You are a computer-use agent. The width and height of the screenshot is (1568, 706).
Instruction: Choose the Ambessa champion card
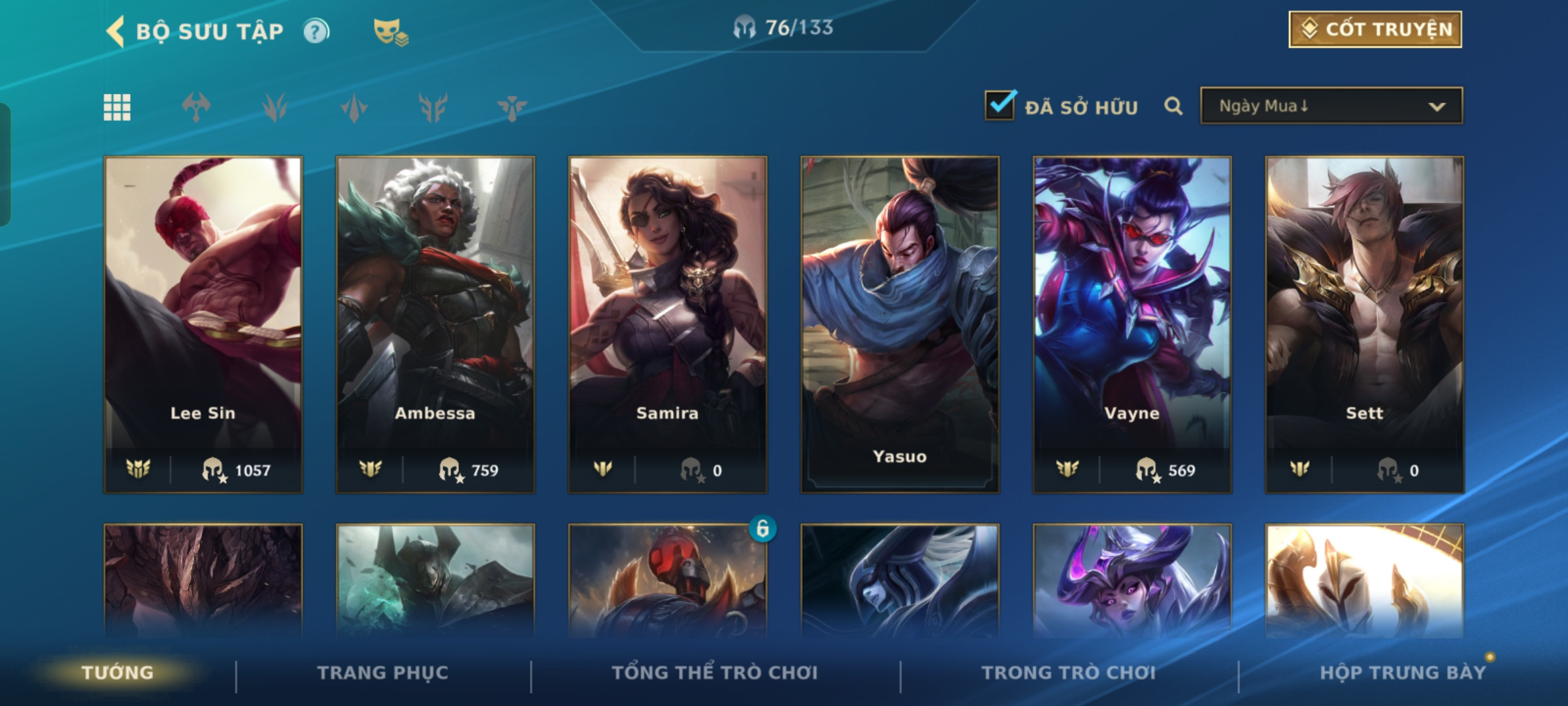(435, 324)
